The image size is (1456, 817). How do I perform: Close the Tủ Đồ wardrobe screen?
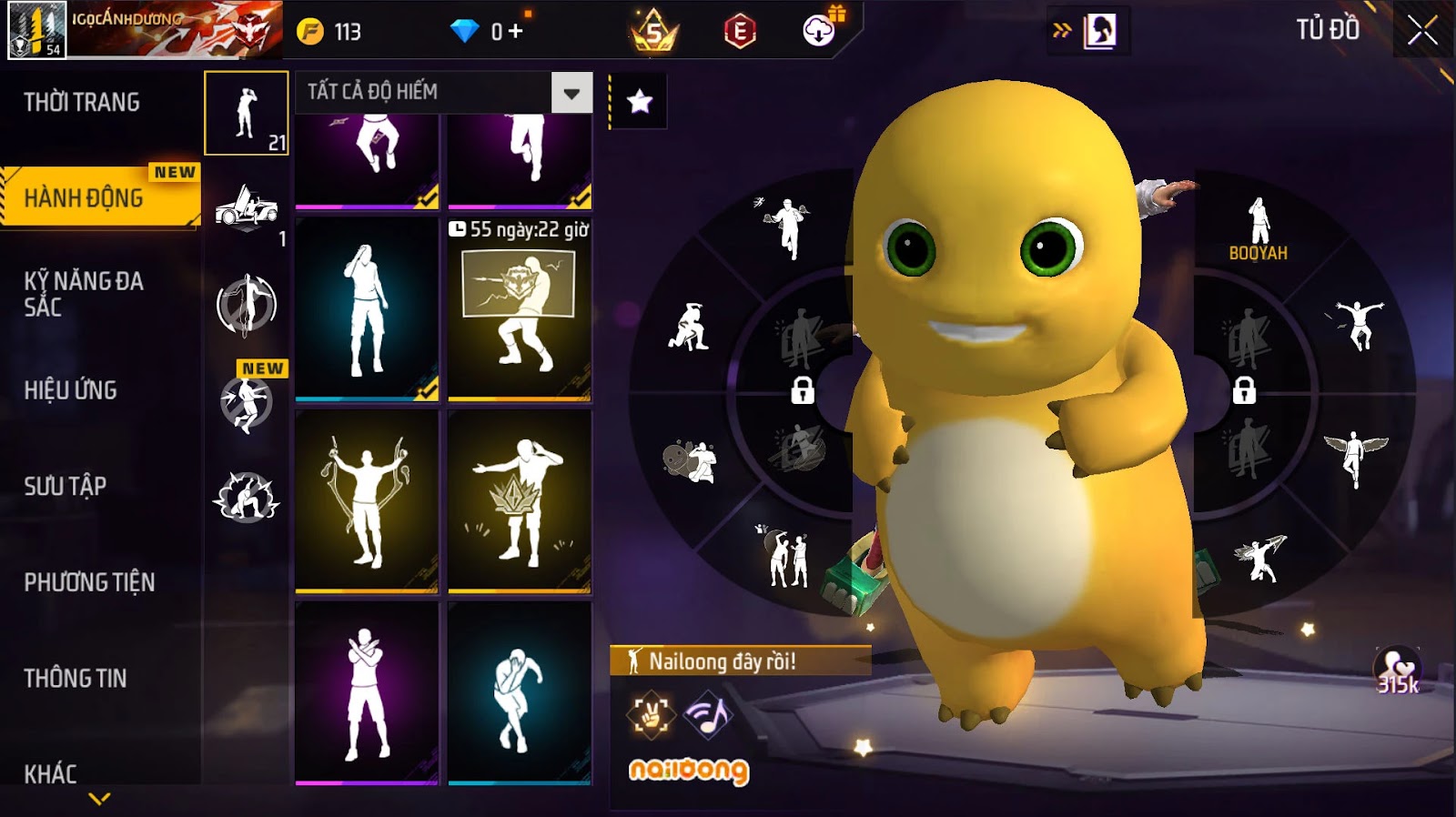click(x=1422, y=32)
